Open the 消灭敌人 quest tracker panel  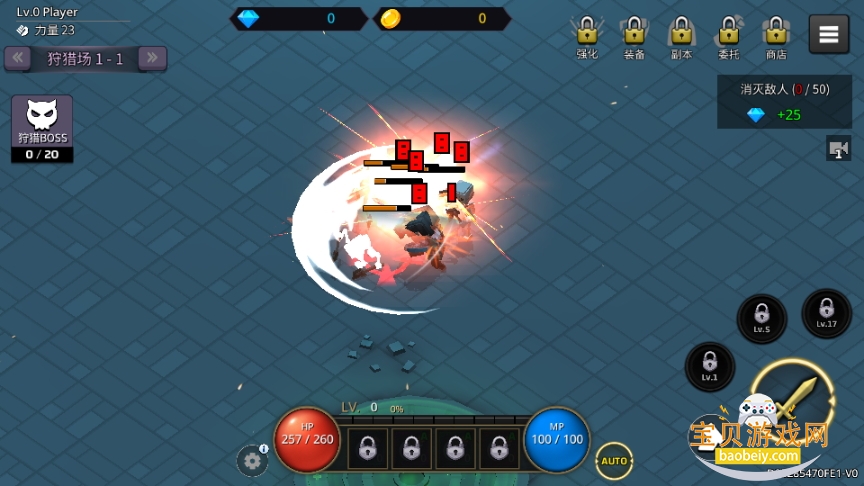point(784,102)
